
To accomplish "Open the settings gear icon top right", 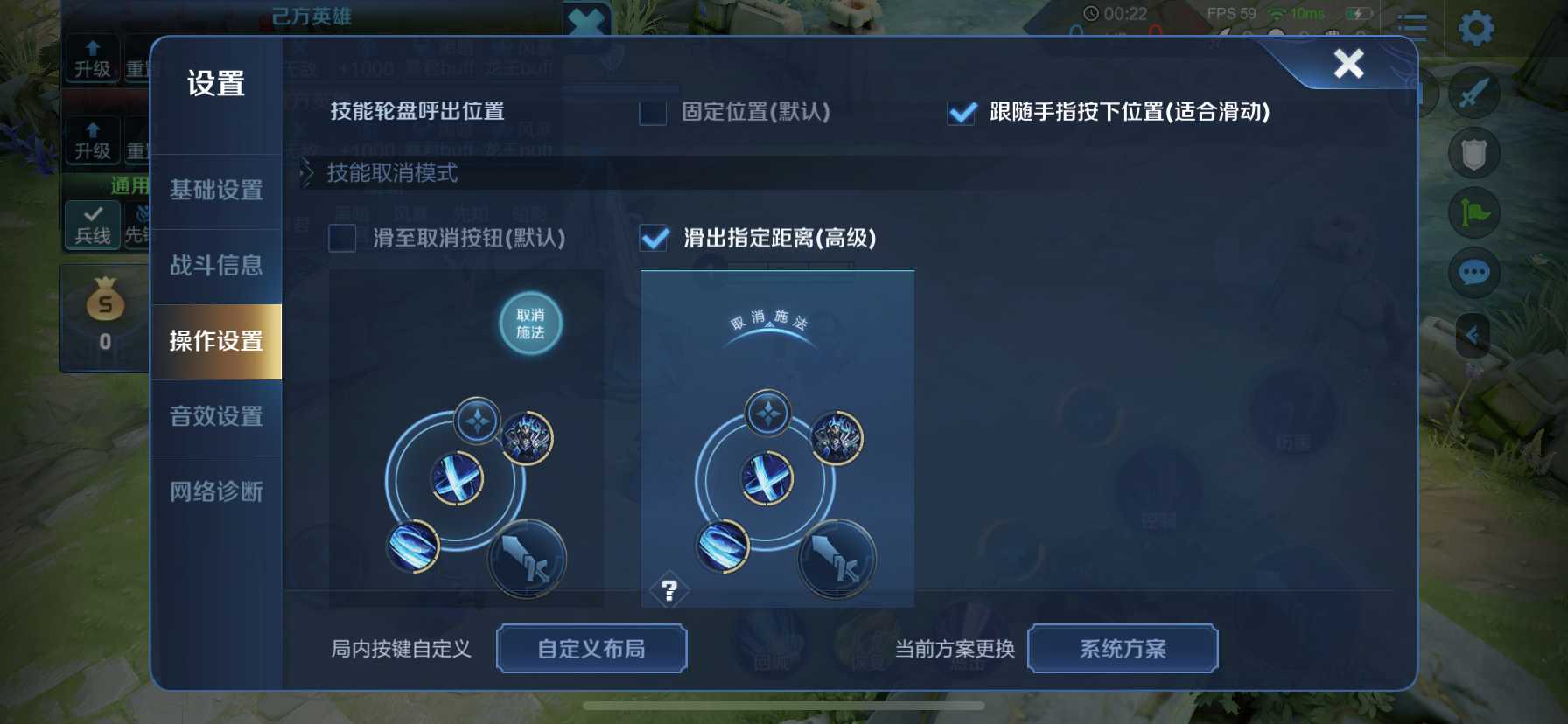I will [x=1475, y=26].
